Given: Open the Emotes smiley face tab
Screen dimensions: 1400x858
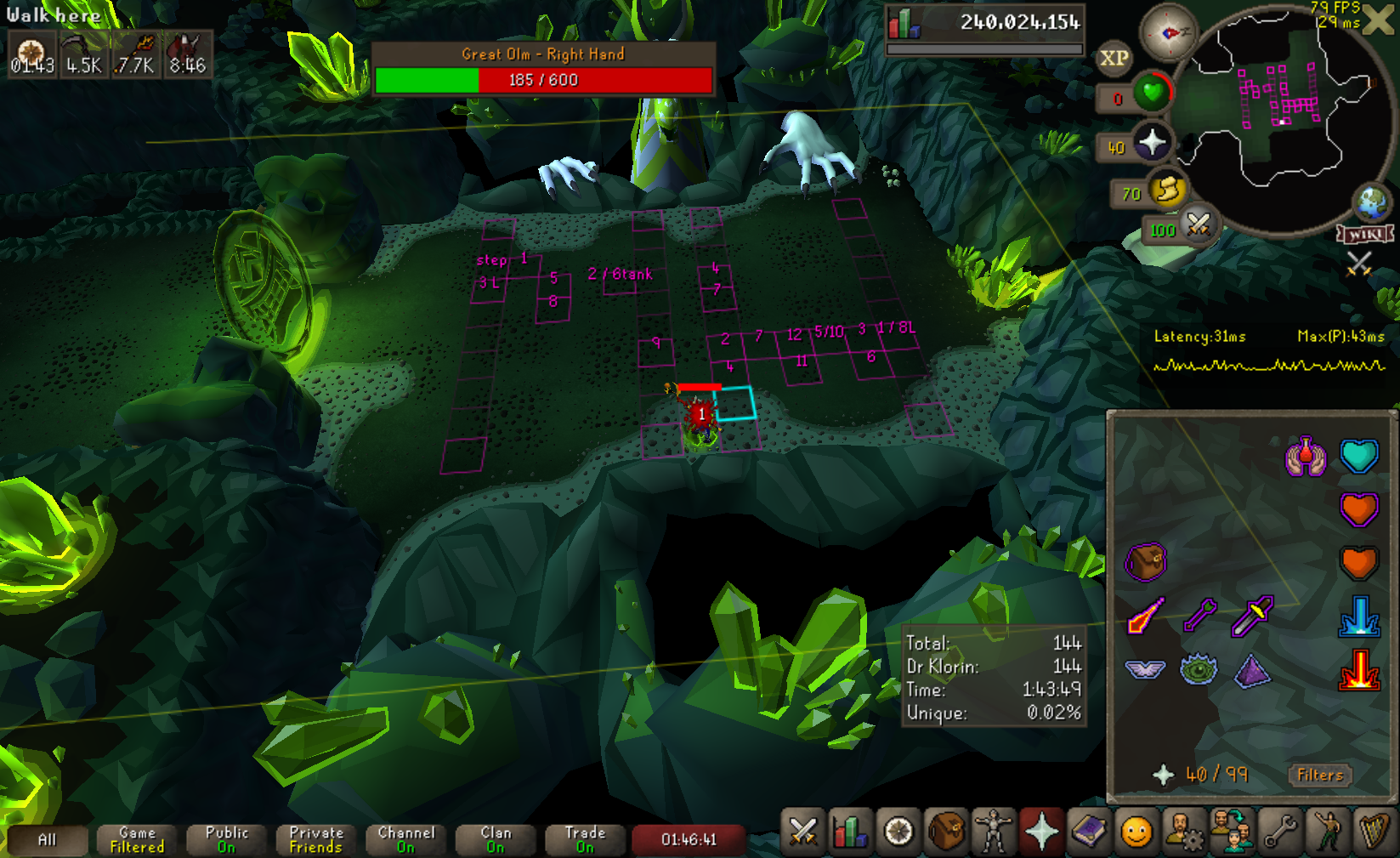Looking at the screenshot, I should pyautogui.click(x=1136, y=831).
